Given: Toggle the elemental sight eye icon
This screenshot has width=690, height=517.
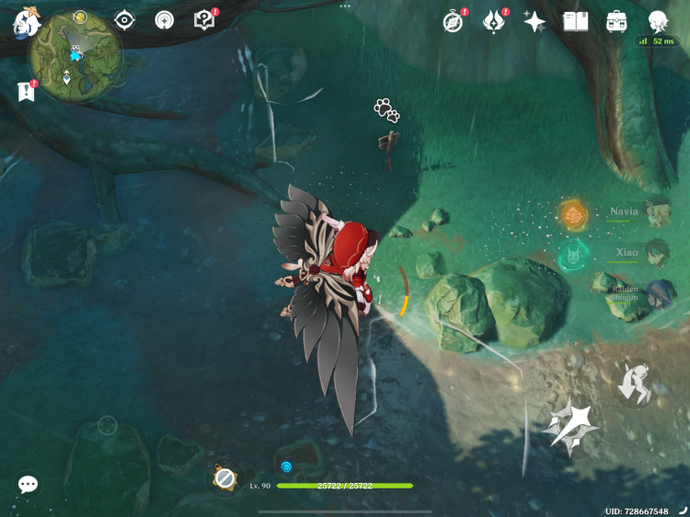Looking at the screenshot, I should point(124,20).
